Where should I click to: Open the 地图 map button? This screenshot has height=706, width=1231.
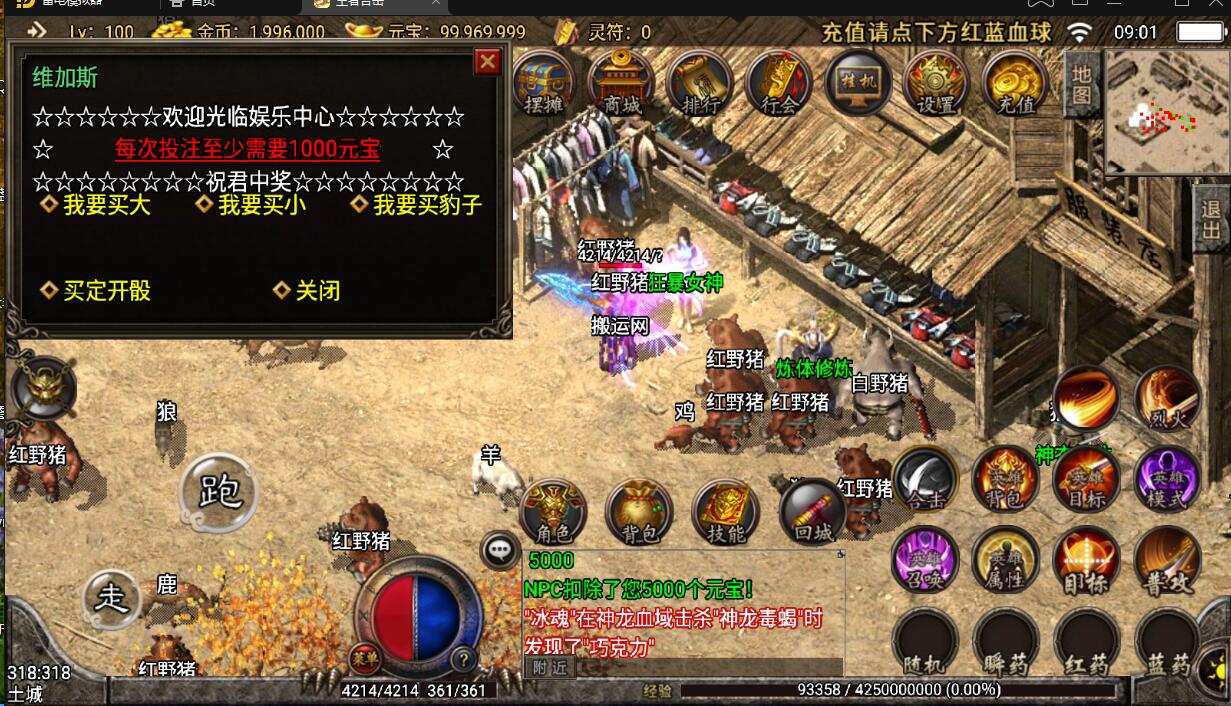1082,84
